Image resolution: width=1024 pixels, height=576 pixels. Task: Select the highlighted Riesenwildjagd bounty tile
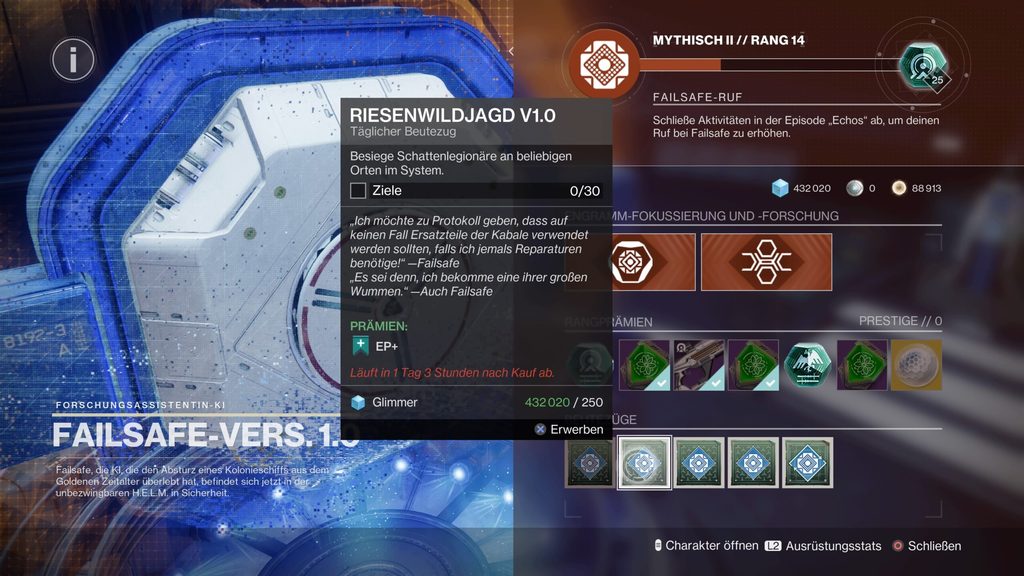[x=642, y=462]
